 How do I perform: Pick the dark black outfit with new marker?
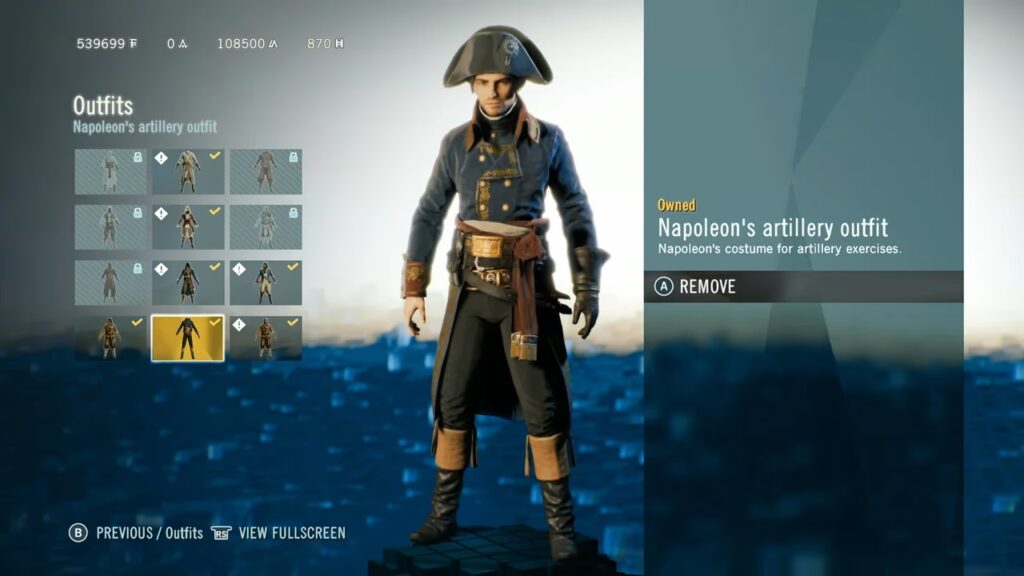(x=188, y=283)
